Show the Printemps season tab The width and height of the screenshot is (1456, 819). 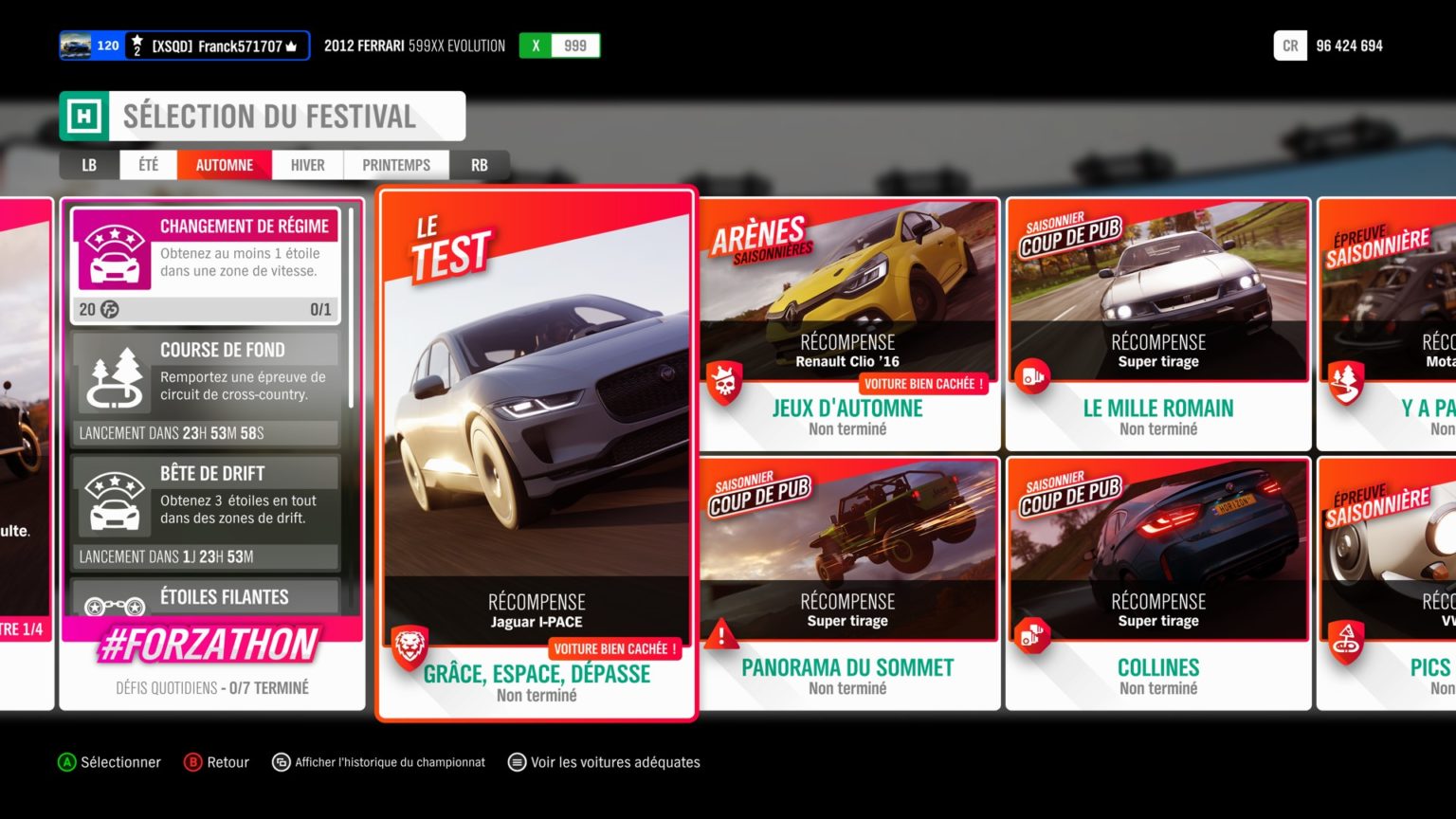pyautogui.click(x=396, y=165)
